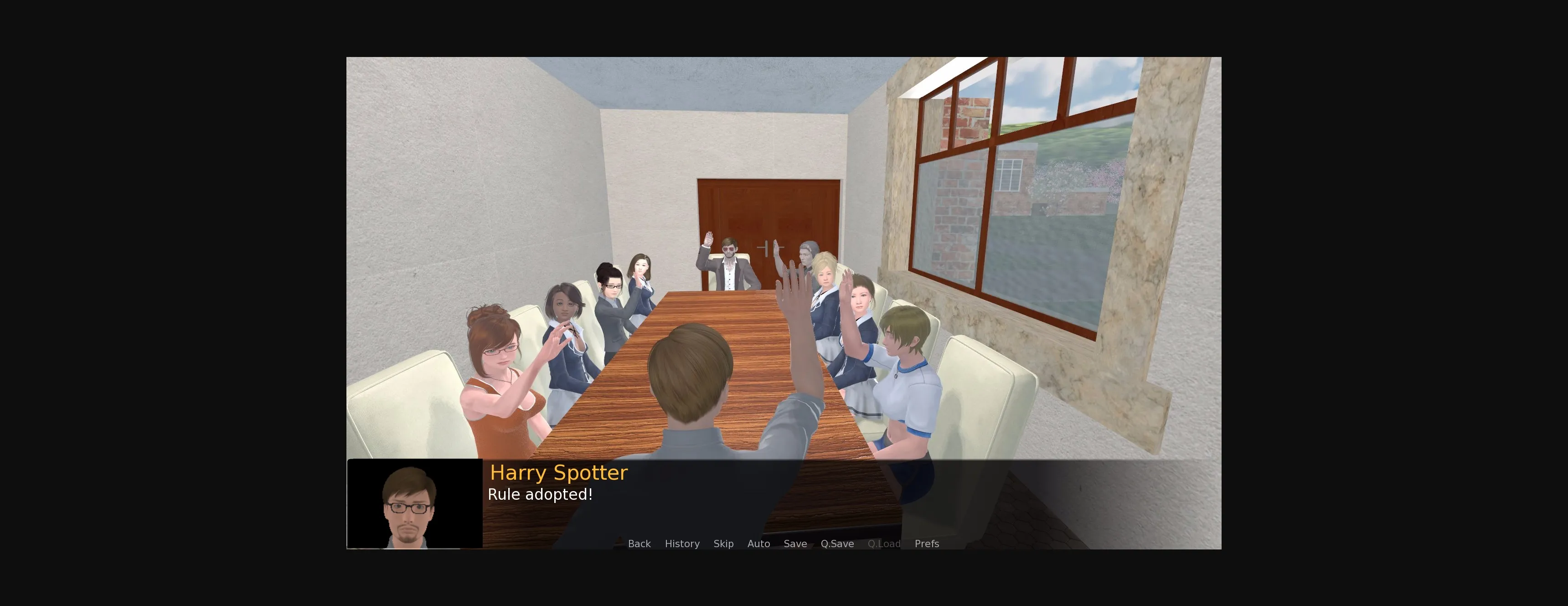Screen dimensions: 1568x606
Task: Click the disabled Q.Load option
Action: pyautogui.click(x=884, y=543)
